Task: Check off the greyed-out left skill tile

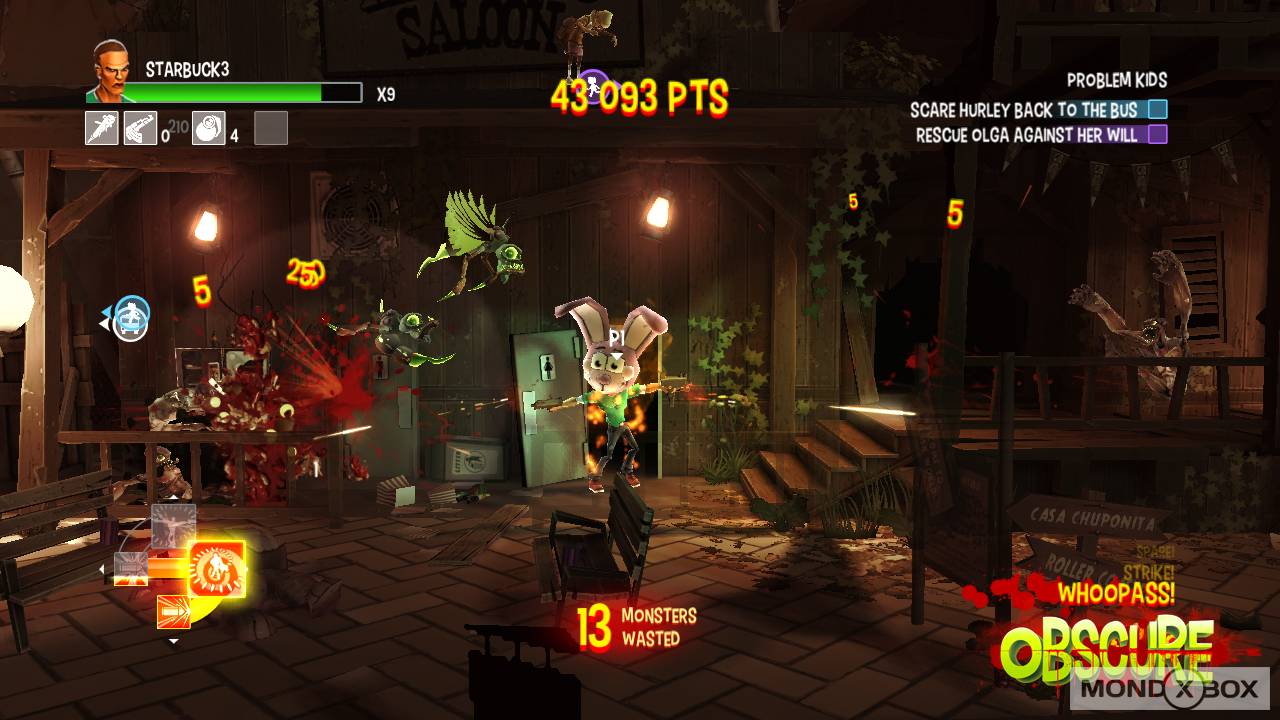Action: pos(131,569)
